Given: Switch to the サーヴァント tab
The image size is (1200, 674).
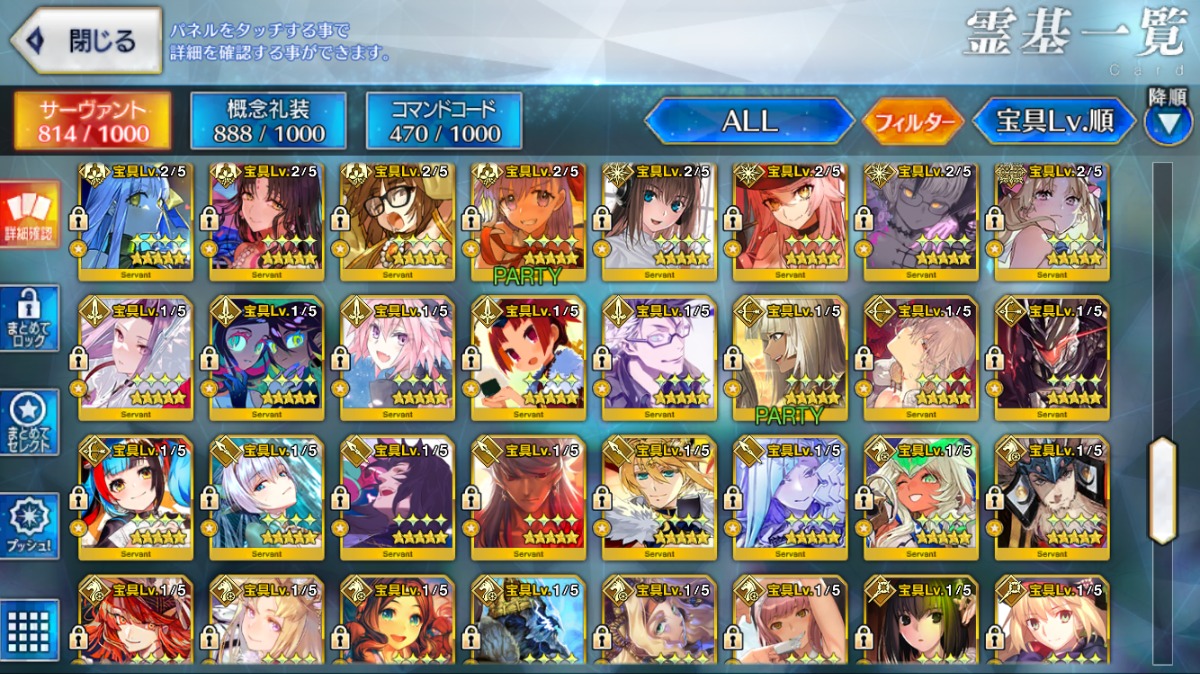Looking at the screenshot, I should pyautogui.click(x=92, y=121).
